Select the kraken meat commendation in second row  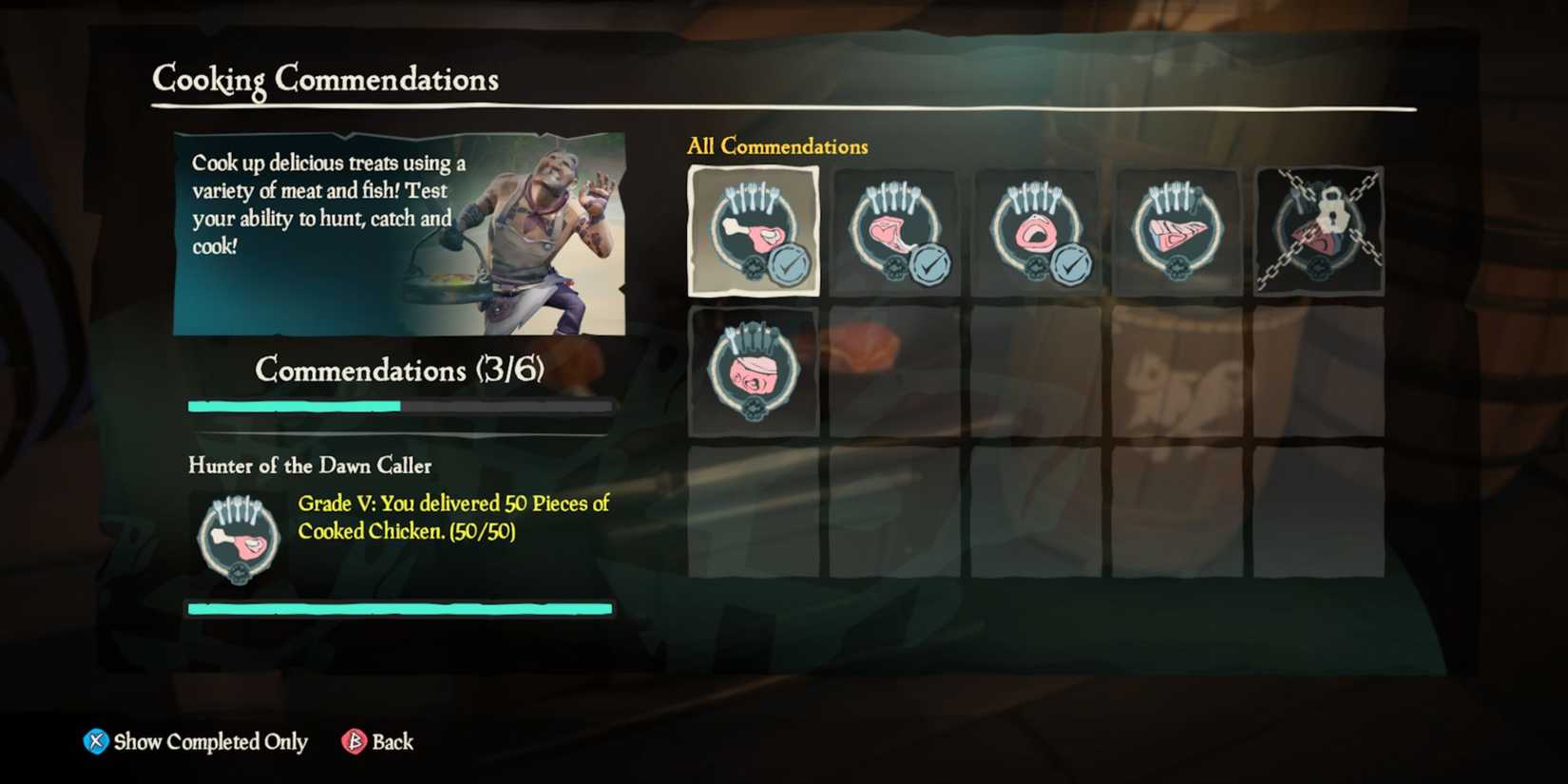(x=751, y=371)
